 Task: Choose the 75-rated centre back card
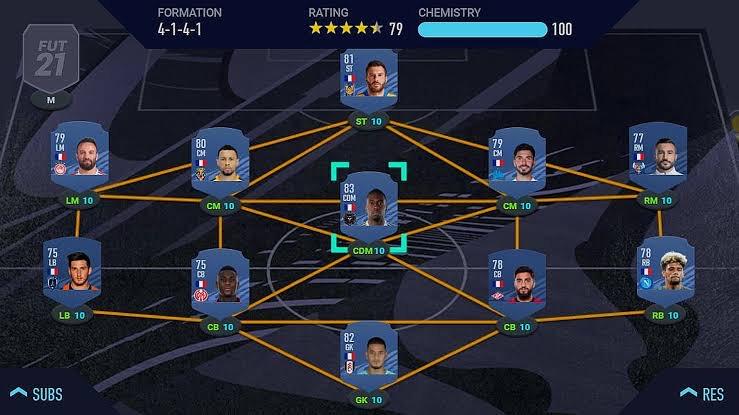click(x=220, y=279)
